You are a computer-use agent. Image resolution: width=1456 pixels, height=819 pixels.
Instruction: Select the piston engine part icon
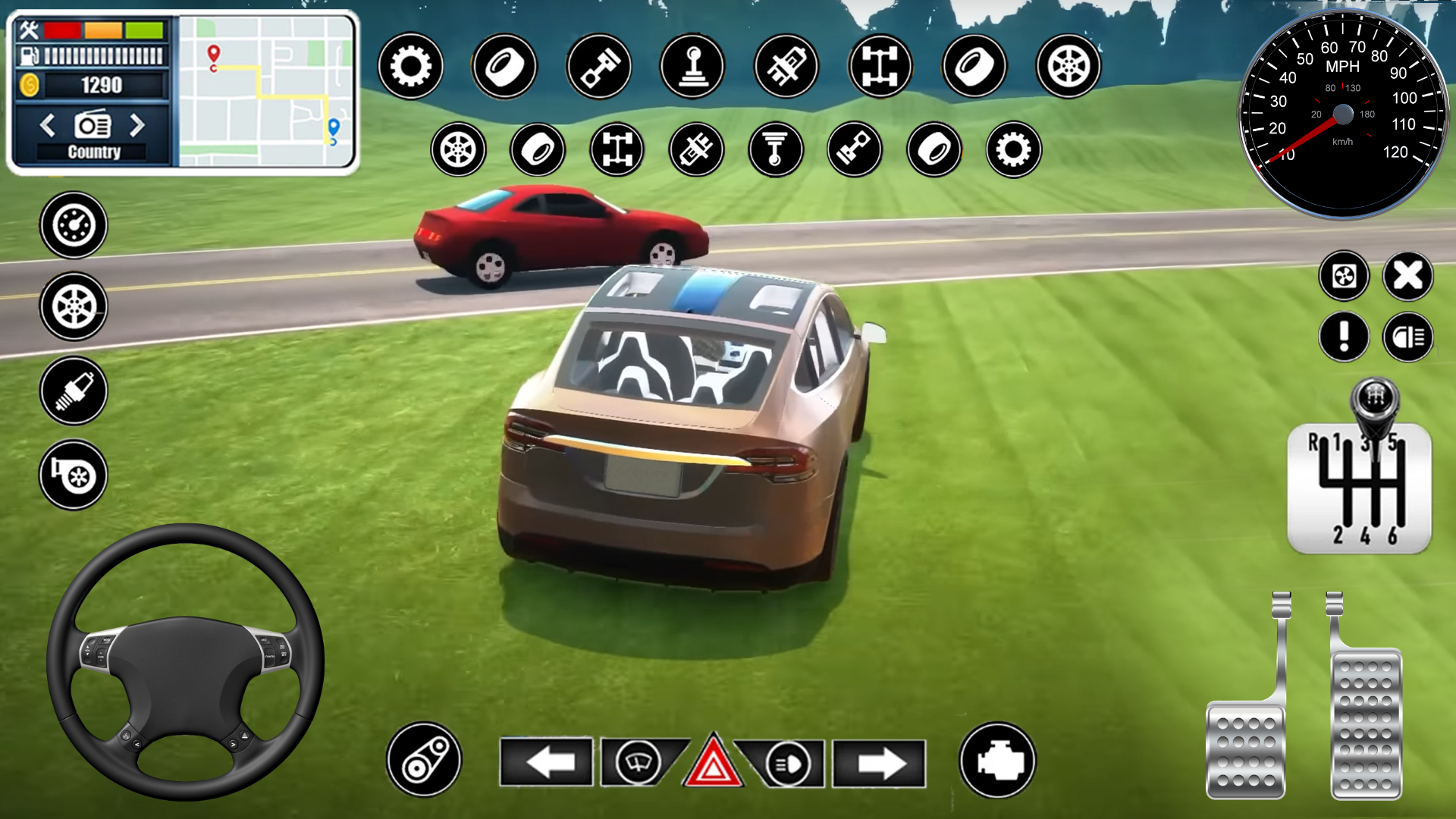coord(599,67)
